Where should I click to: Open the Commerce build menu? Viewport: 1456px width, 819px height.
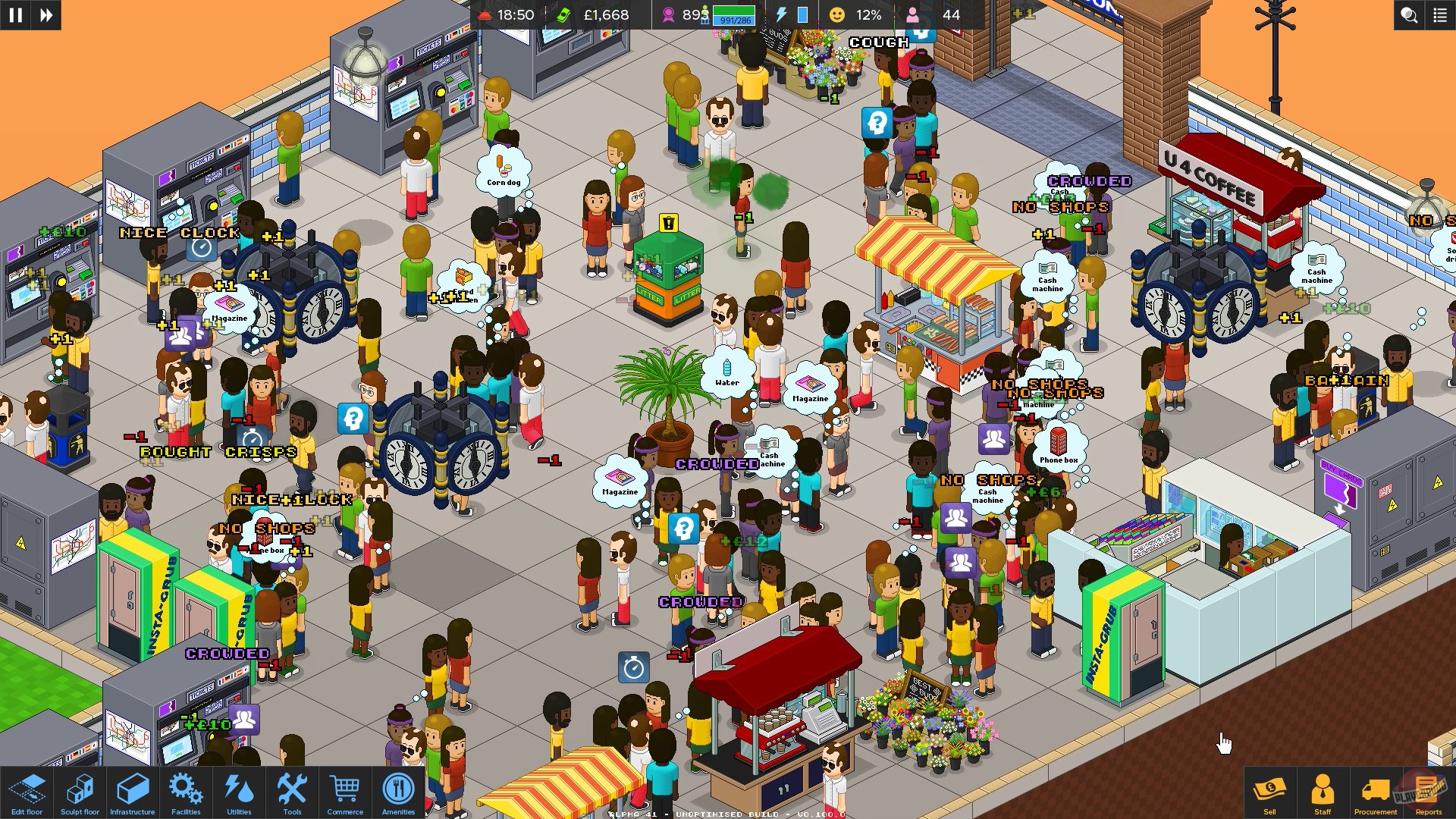(x=345, y=792)
